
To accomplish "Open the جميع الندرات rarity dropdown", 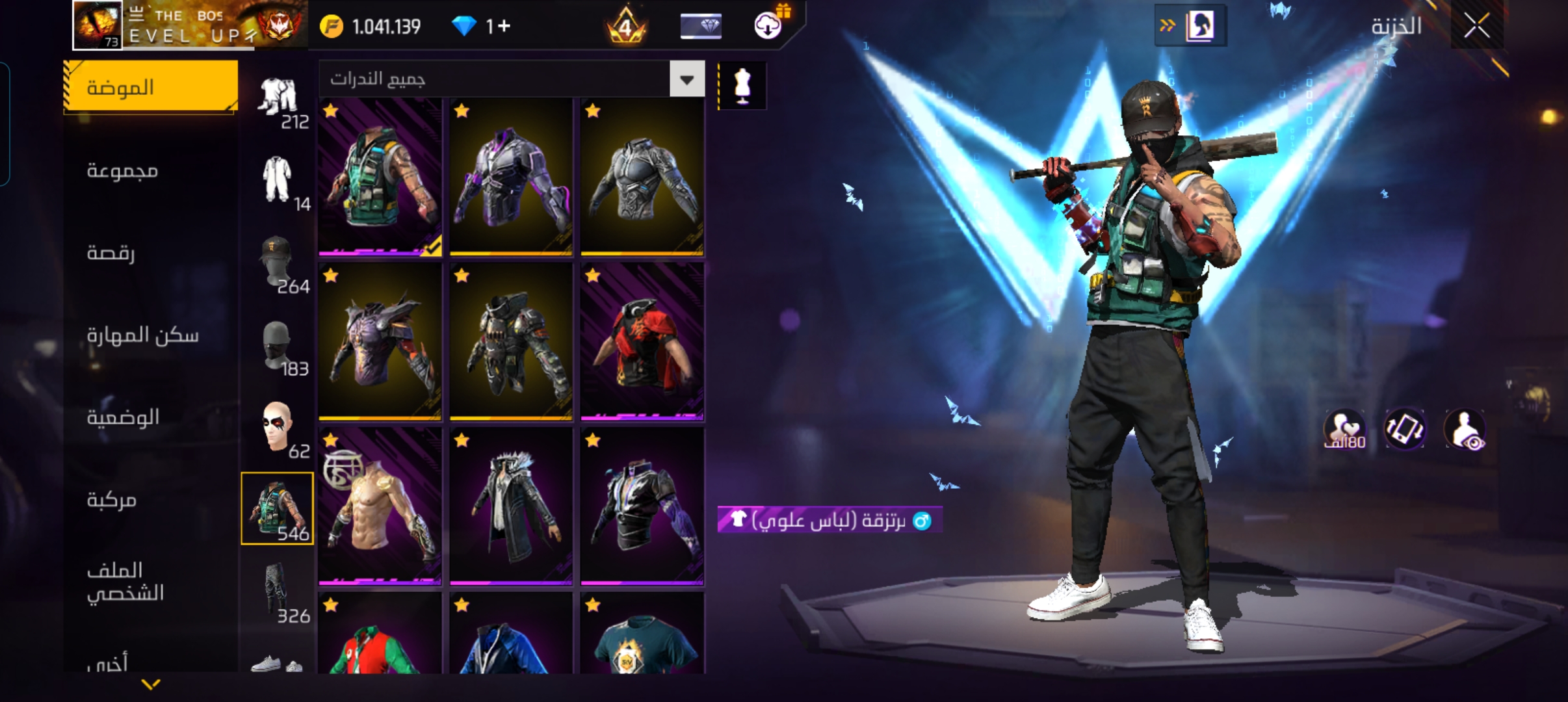I will click(686, 79).
